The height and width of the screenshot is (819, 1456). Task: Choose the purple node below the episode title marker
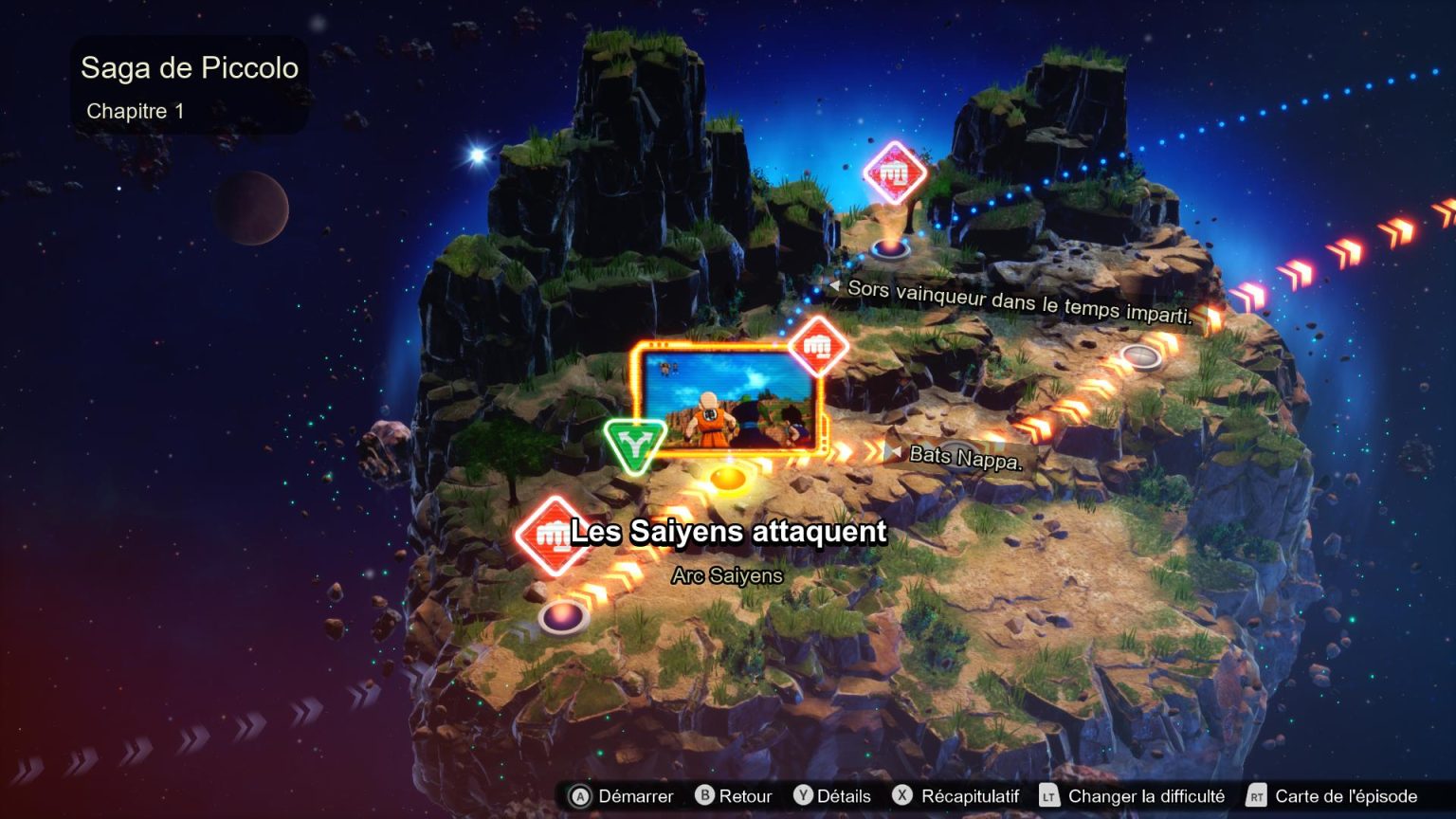tap(563, 617)
